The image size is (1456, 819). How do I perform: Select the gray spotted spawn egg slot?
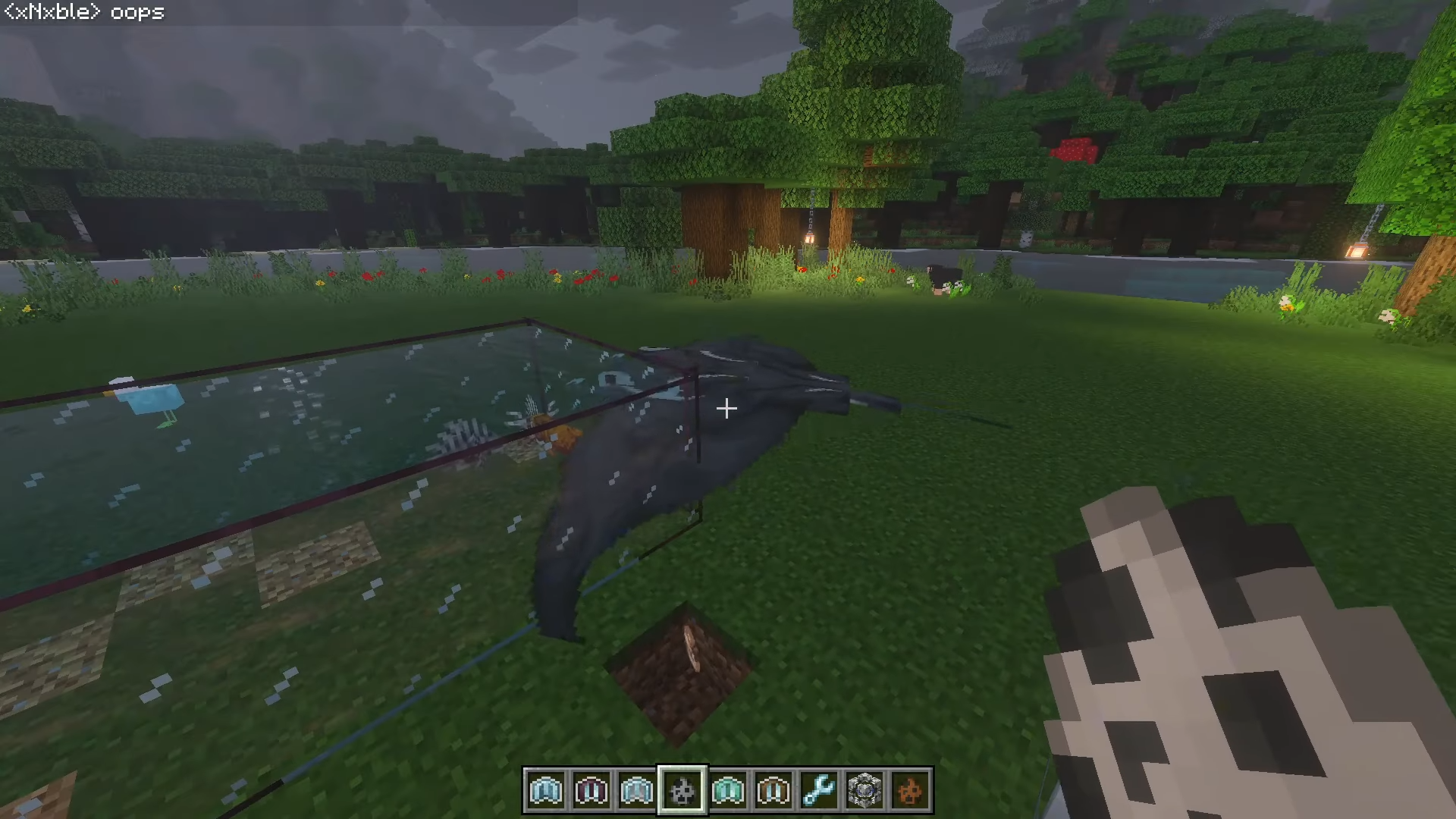click(x=682, y=791)
